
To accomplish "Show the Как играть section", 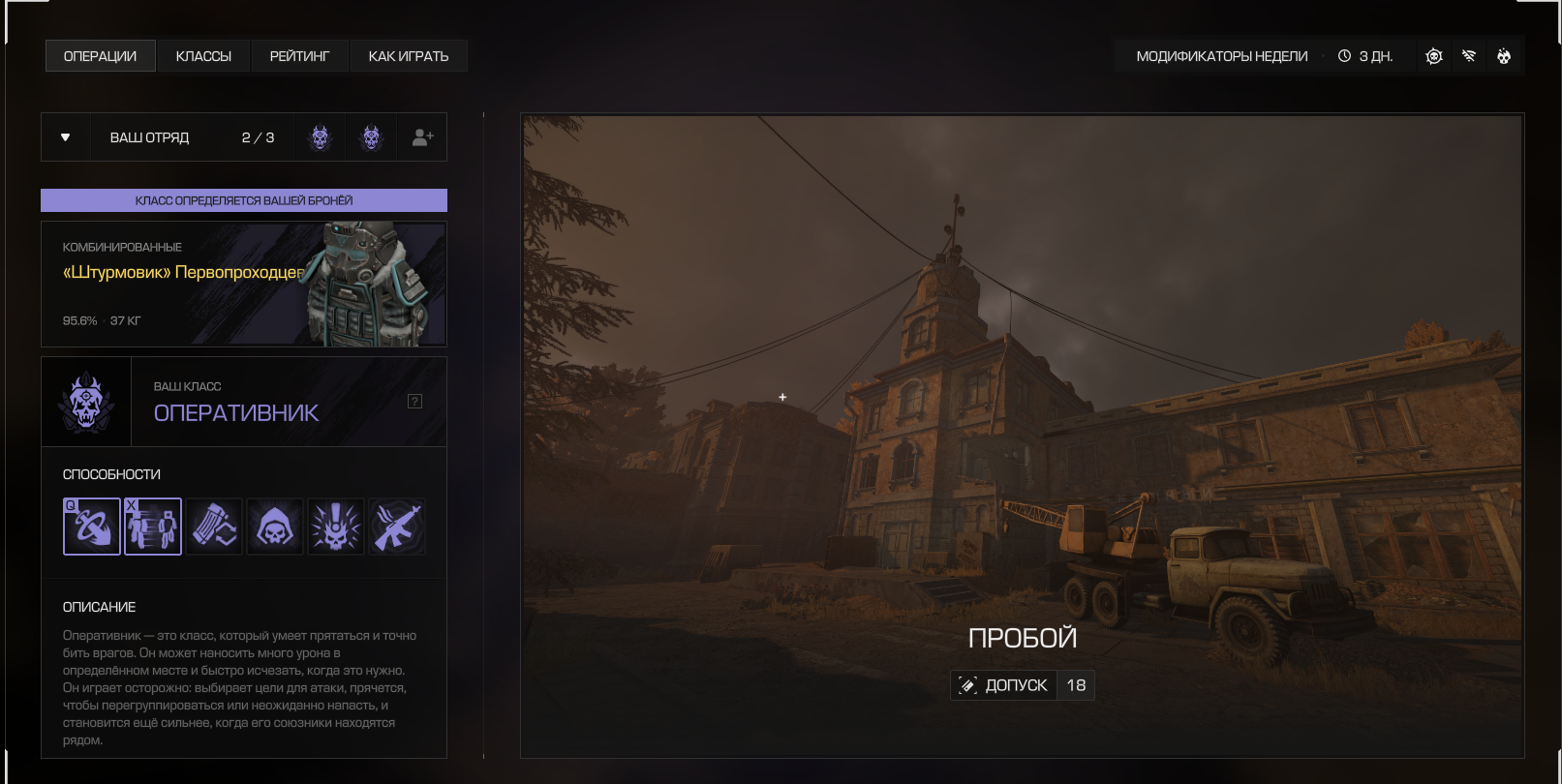I will (408, 56).
